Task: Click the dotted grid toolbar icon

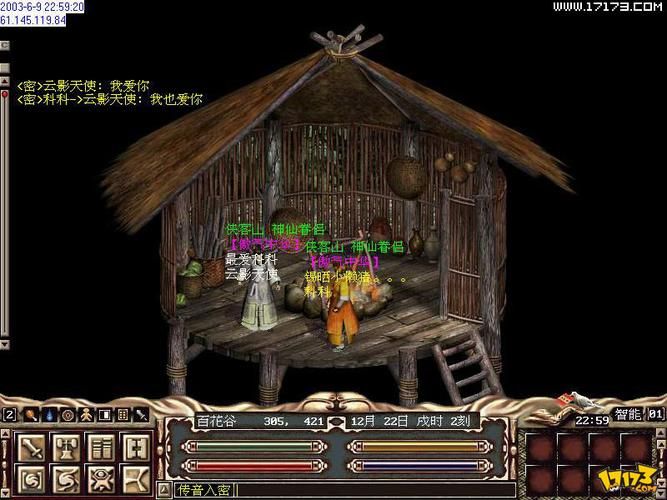Action: (x=123, y=414)
